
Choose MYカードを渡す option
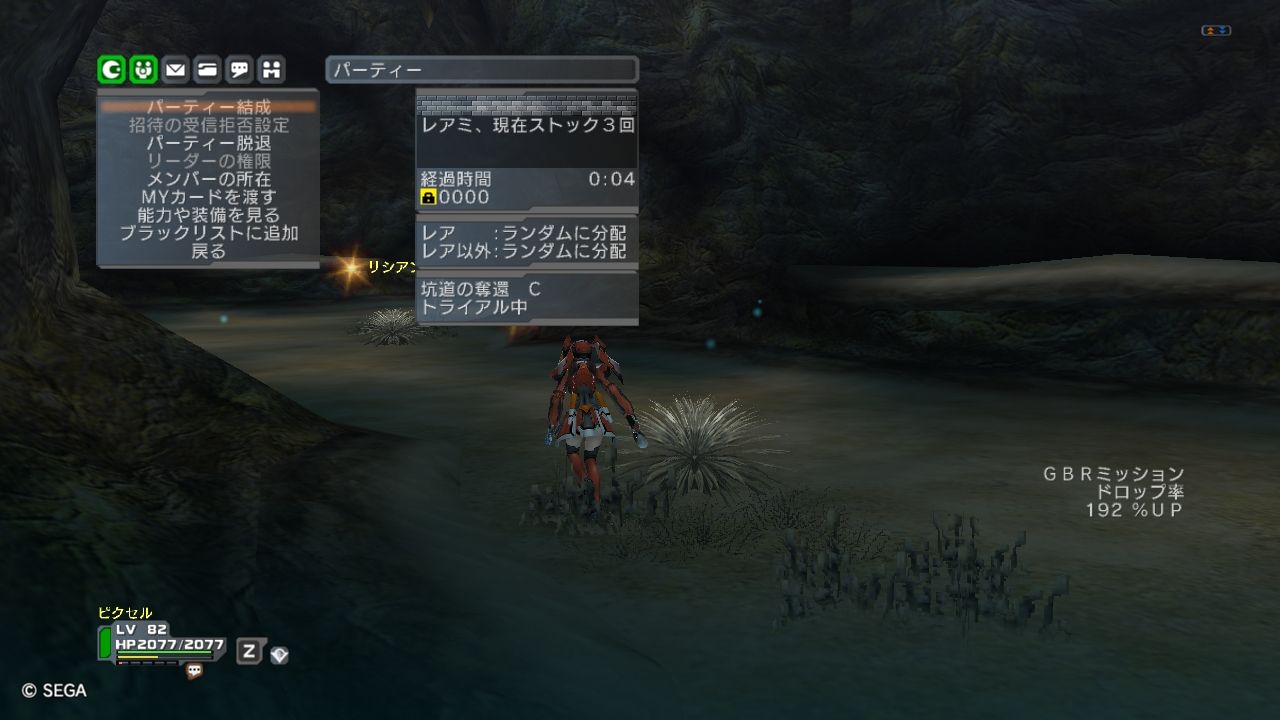208,197
